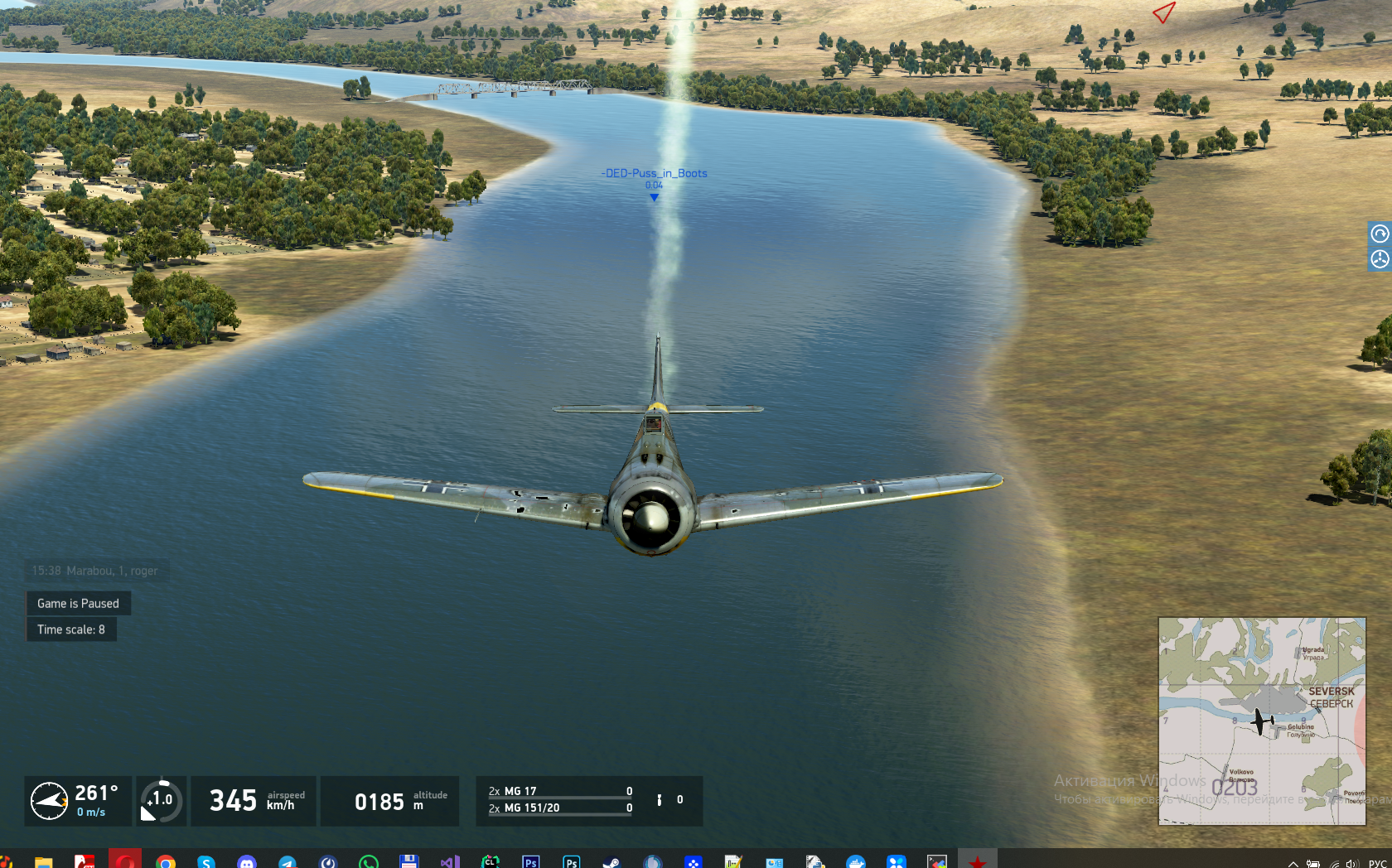Open Google Chrome from the taskbar

pos(166,862)
